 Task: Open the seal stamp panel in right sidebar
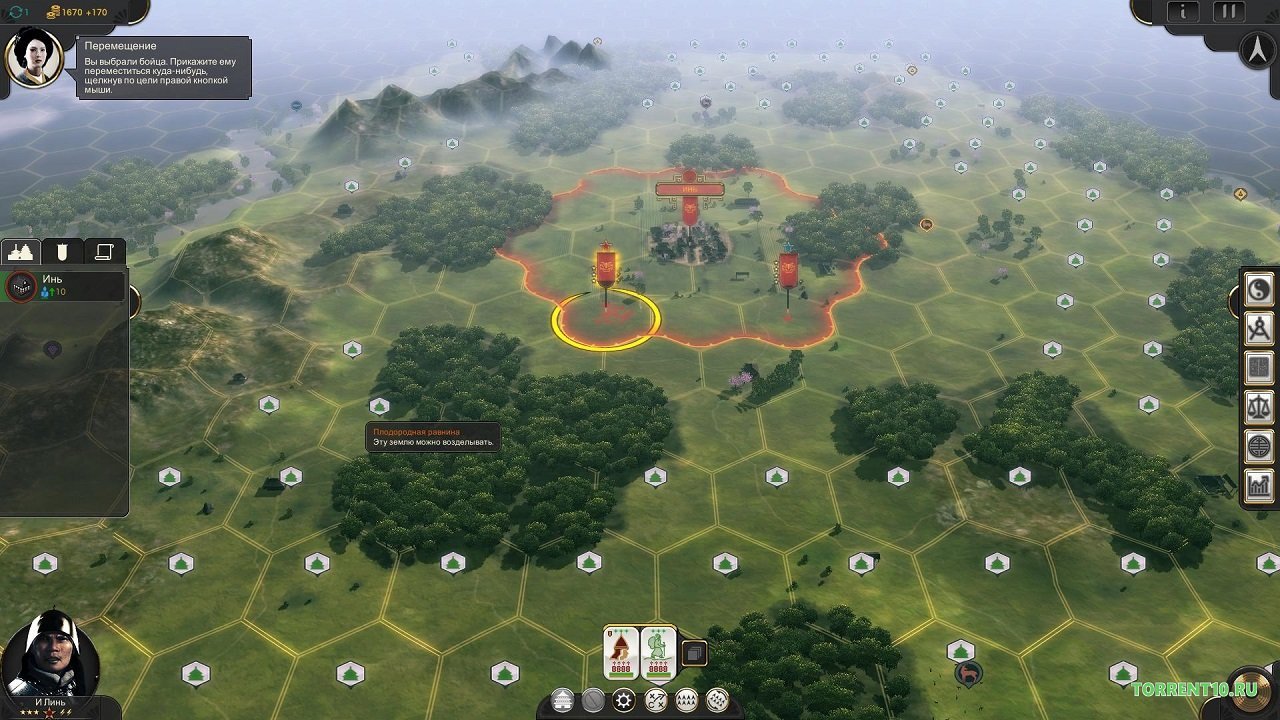[x=1258, y=367]
